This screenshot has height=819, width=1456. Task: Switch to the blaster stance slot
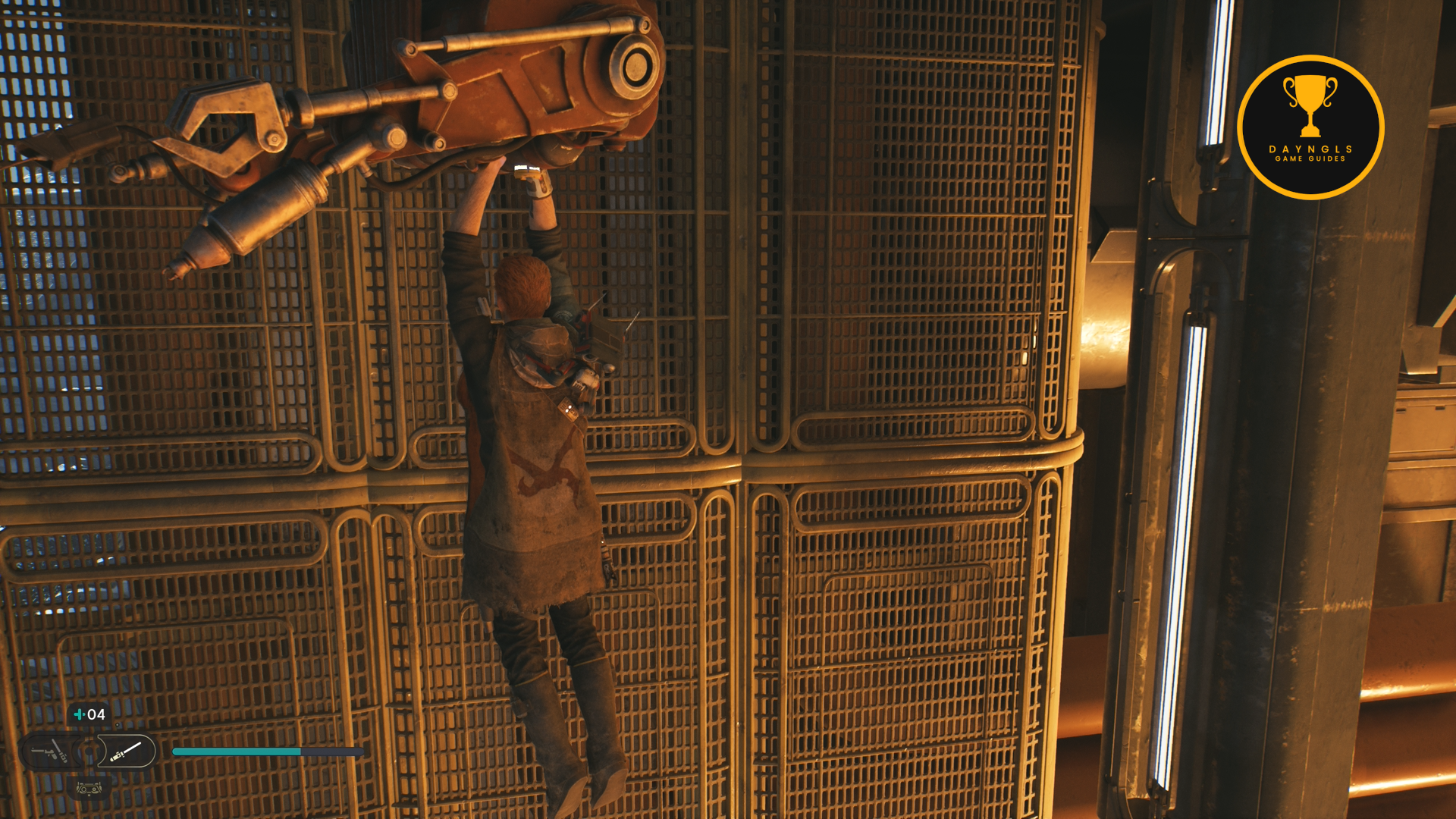pyautogui.click(x=49, y=752)
